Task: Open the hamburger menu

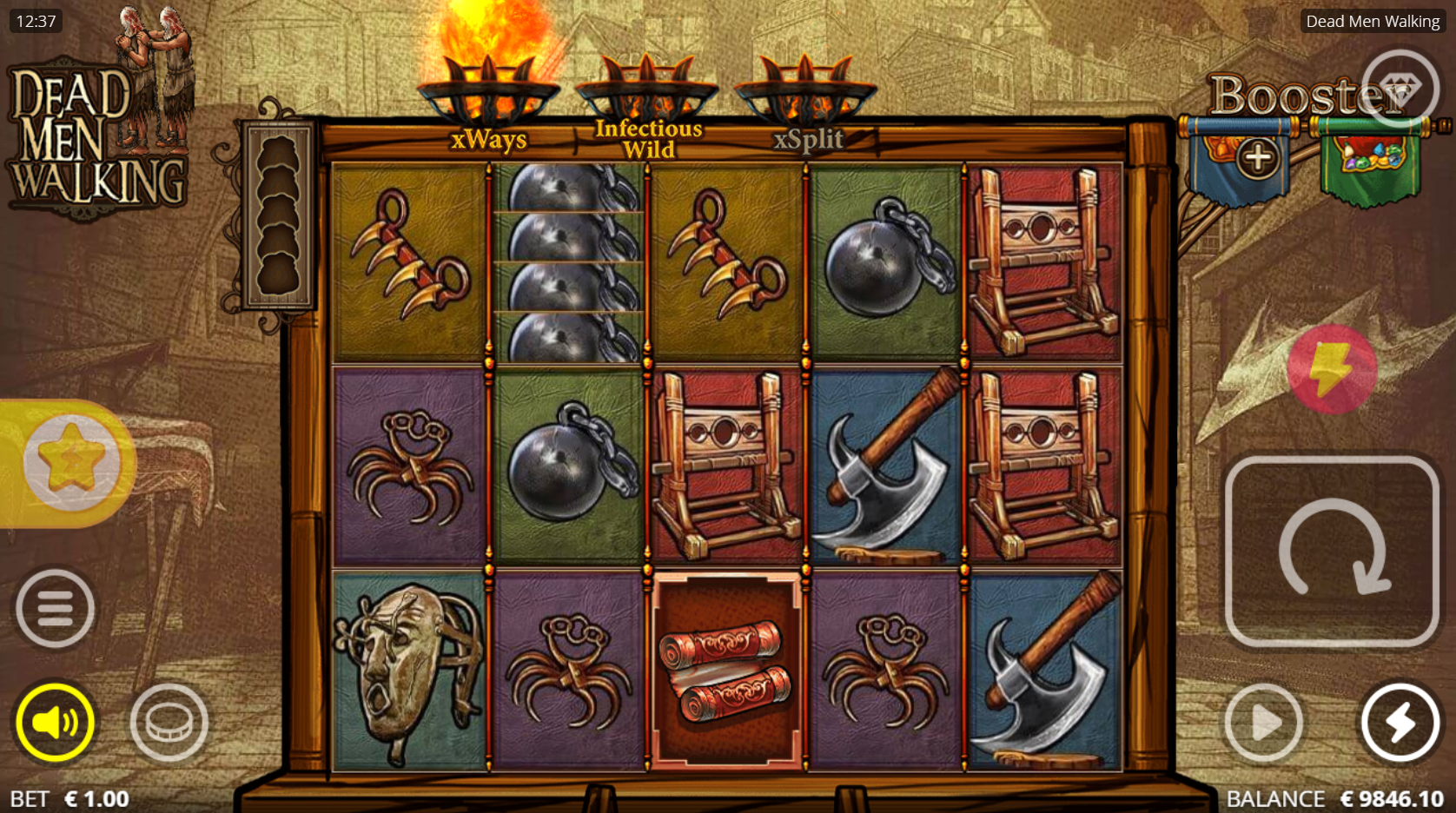Action: [x=55, y=609]
